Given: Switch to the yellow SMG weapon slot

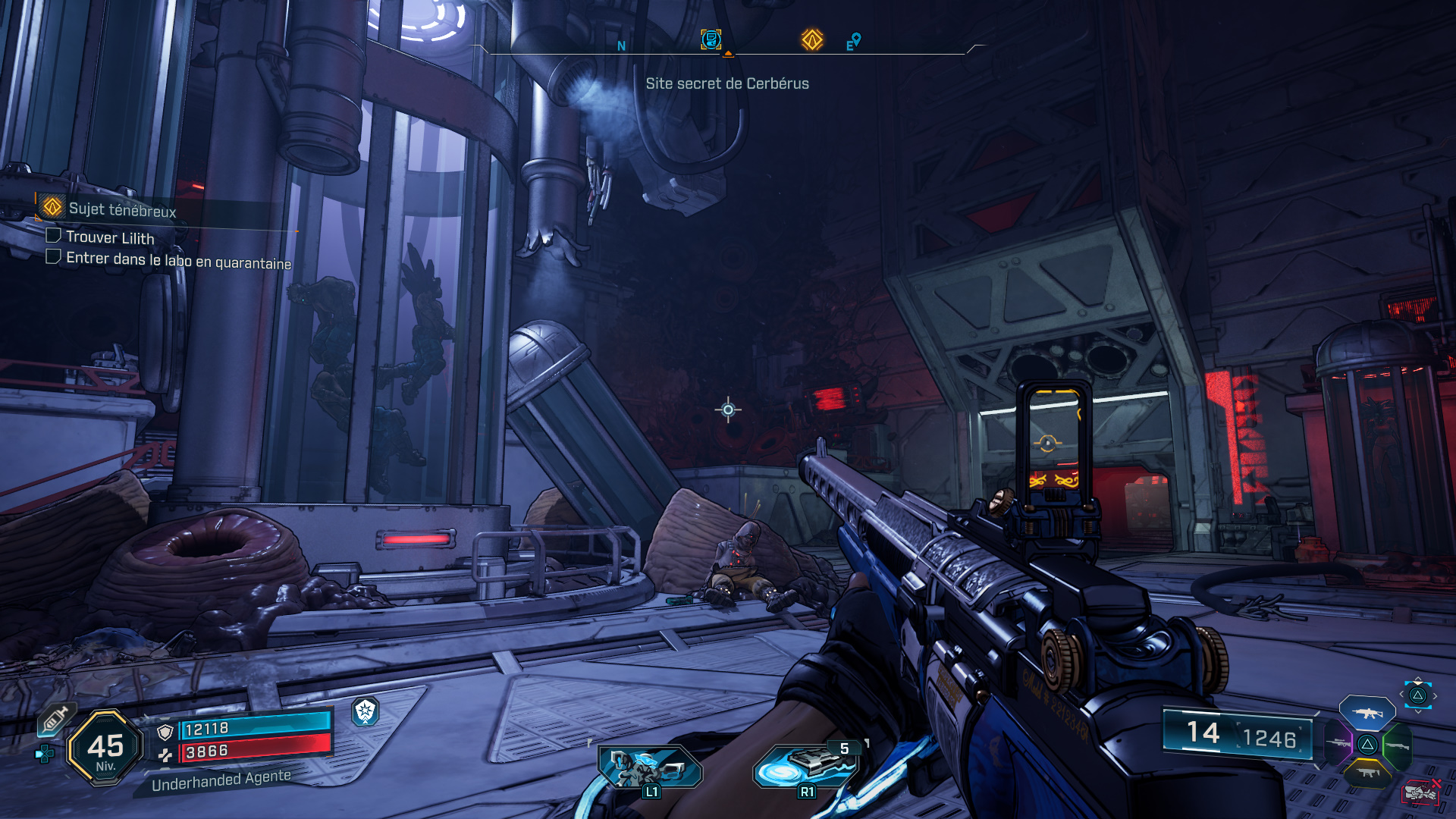Looking at the screenshot, I should coord(1367,773).
